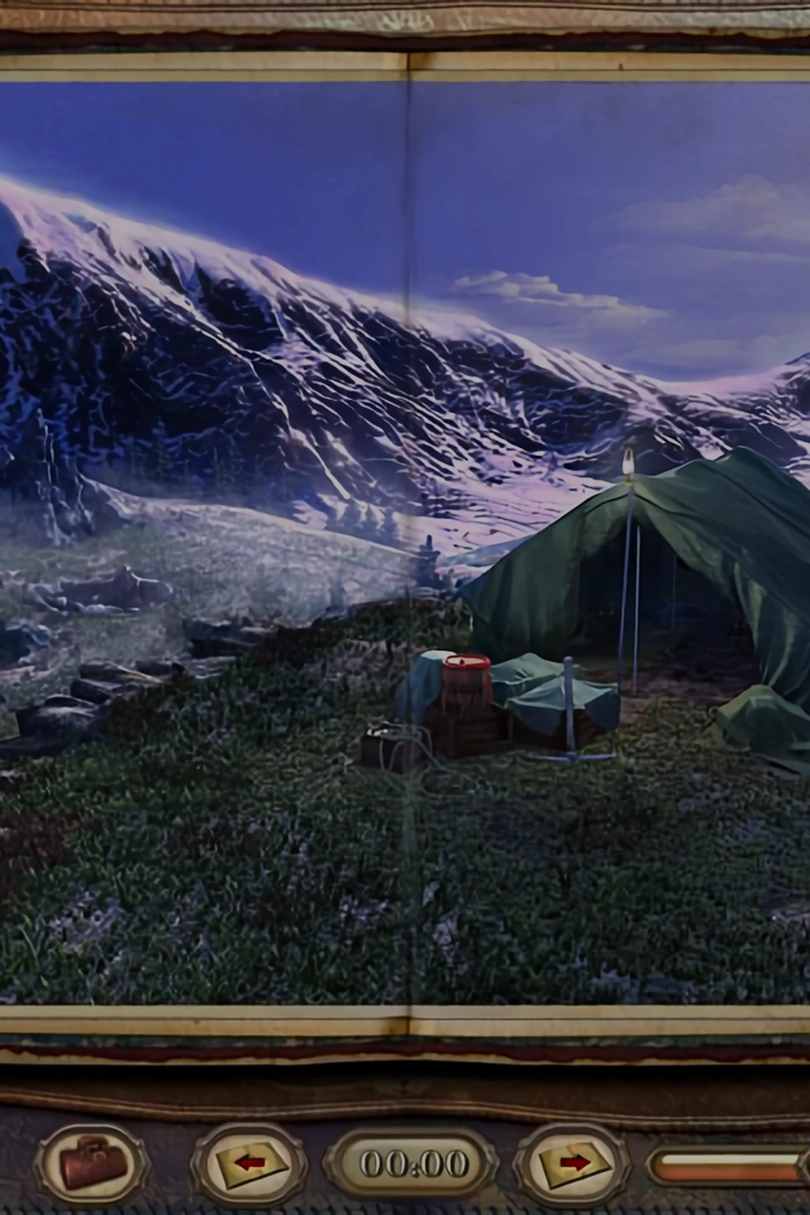
Task: Go to previous scene with left arrow
Action: [x=250, y=1163]
